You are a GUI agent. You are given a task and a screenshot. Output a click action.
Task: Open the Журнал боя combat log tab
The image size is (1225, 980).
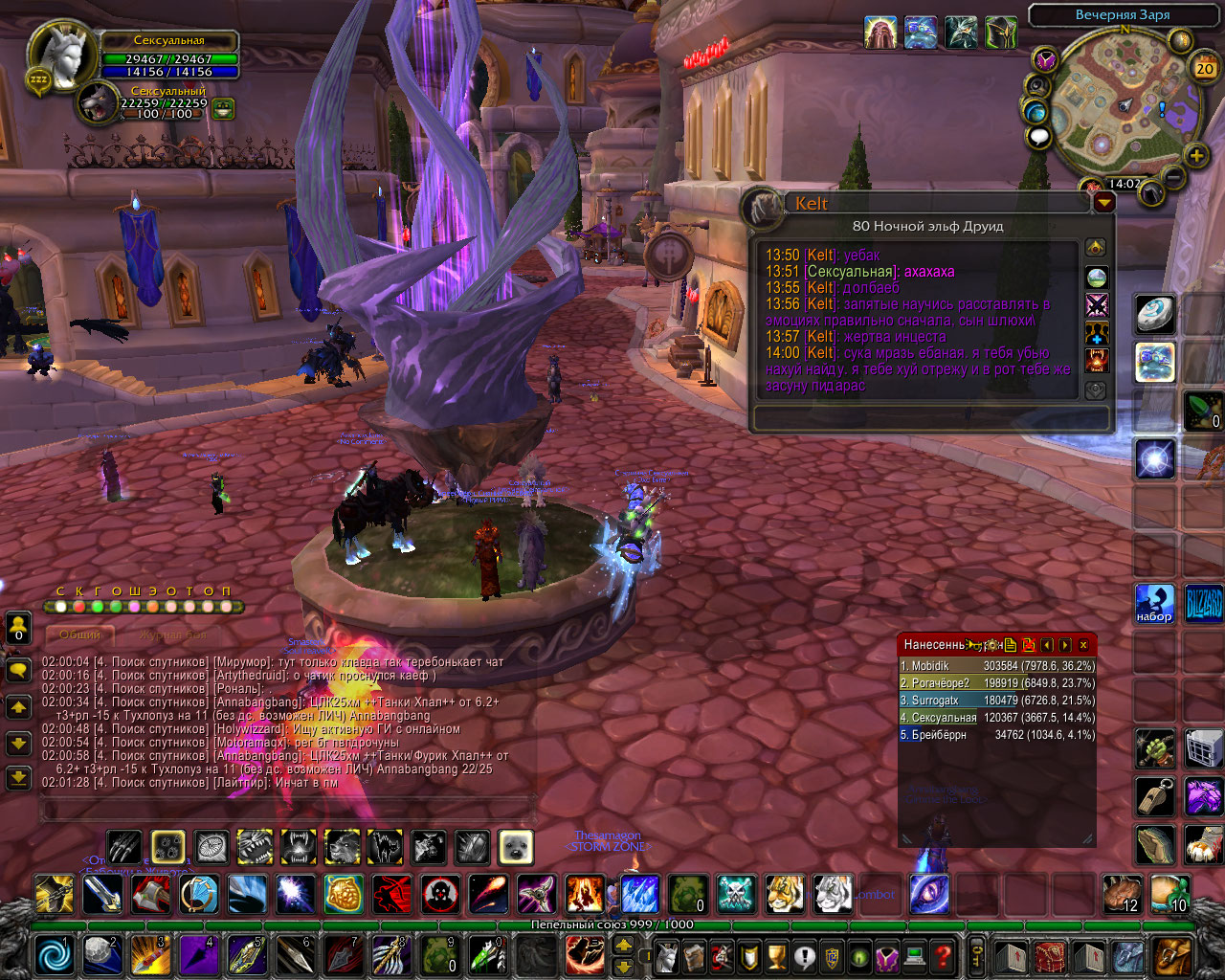click(x=172, y=635)
